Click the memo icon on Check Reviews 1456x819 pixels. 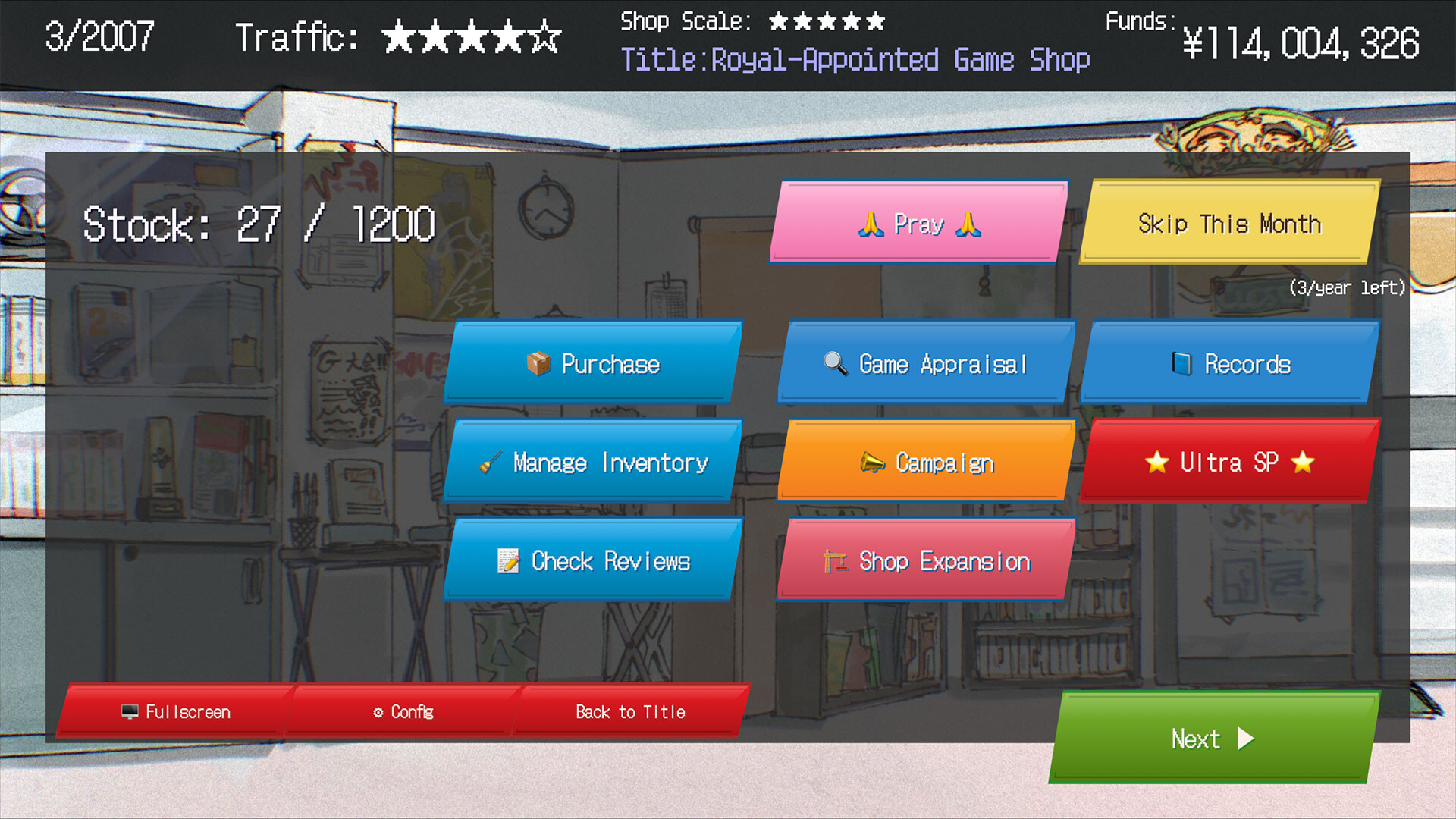pyautogui.click(x=508, y=561)
